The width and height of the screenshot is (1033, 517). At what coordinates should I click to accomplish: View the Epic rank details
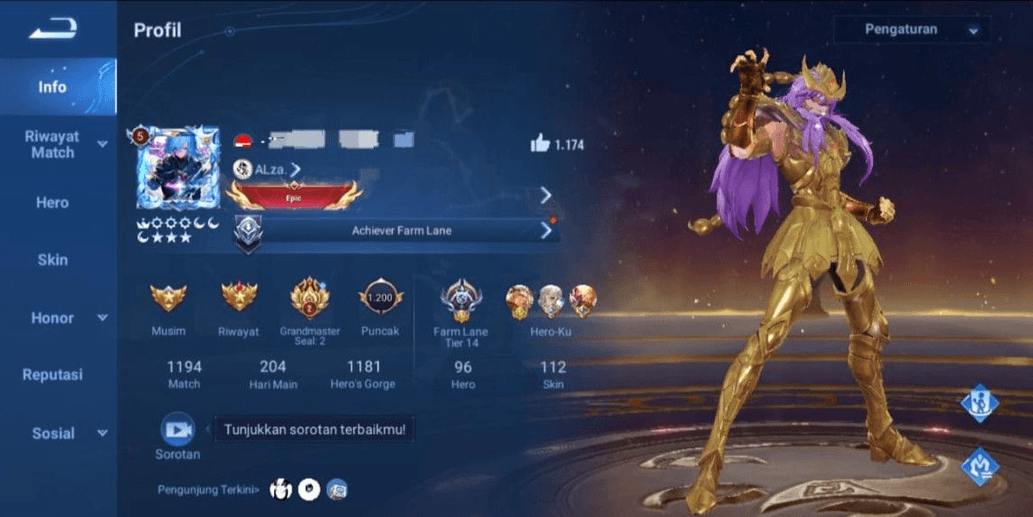click(295, 194)
